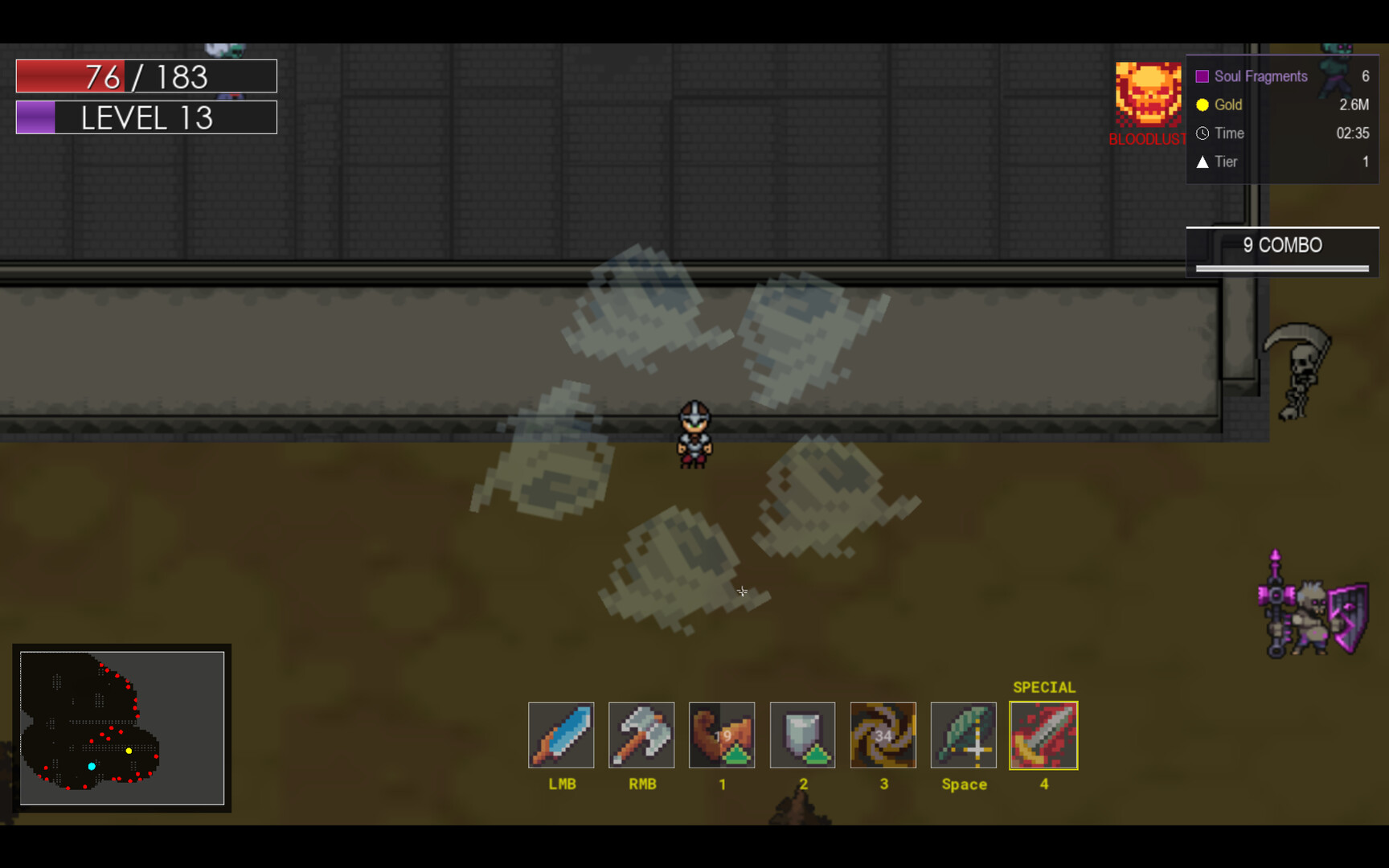Click the dungeon minimap
Viewport: 1389px width, 868px height.
(122, 728)
